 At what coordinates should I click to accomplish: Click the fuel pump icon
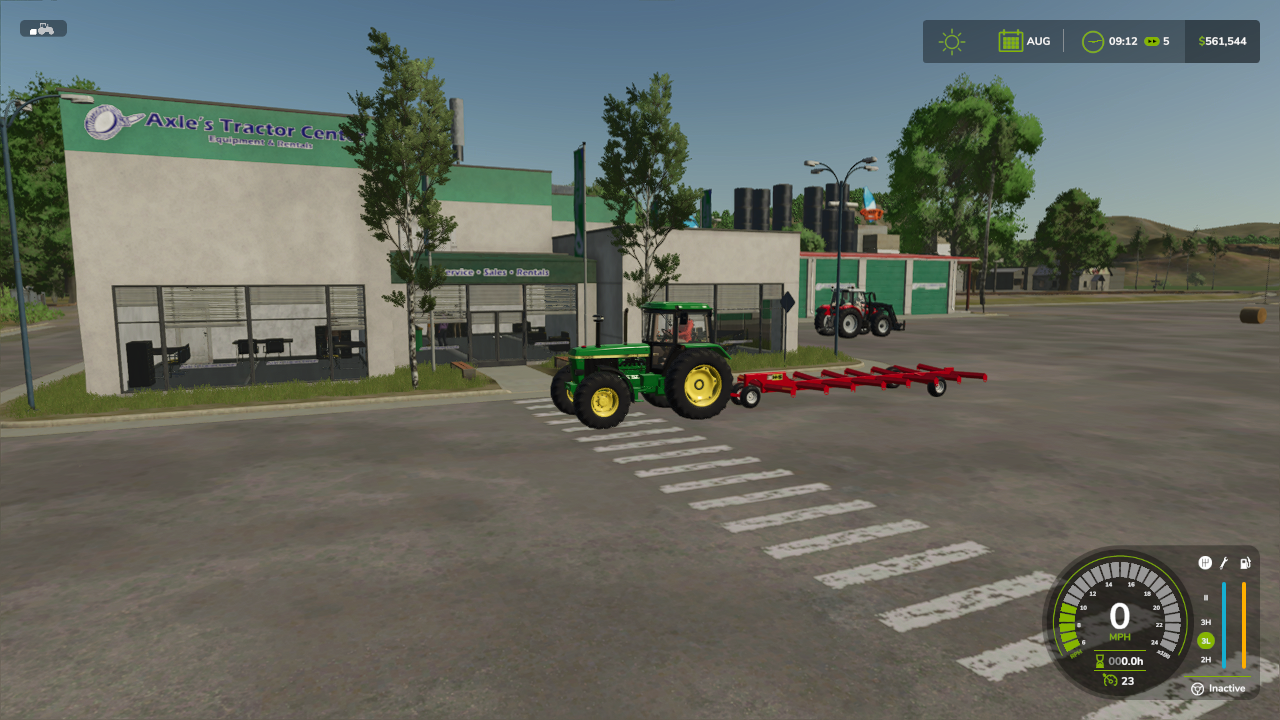tap(1245, 563)
